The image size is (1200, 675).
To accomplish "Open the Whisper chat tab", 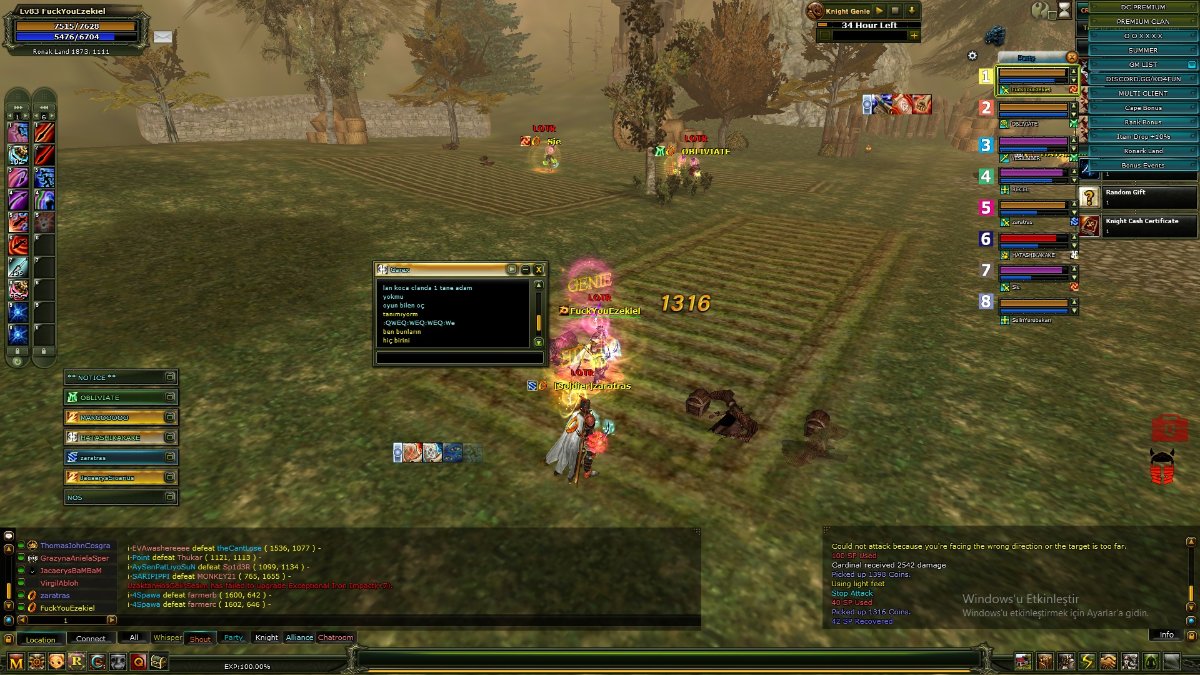I will (168, 638).
